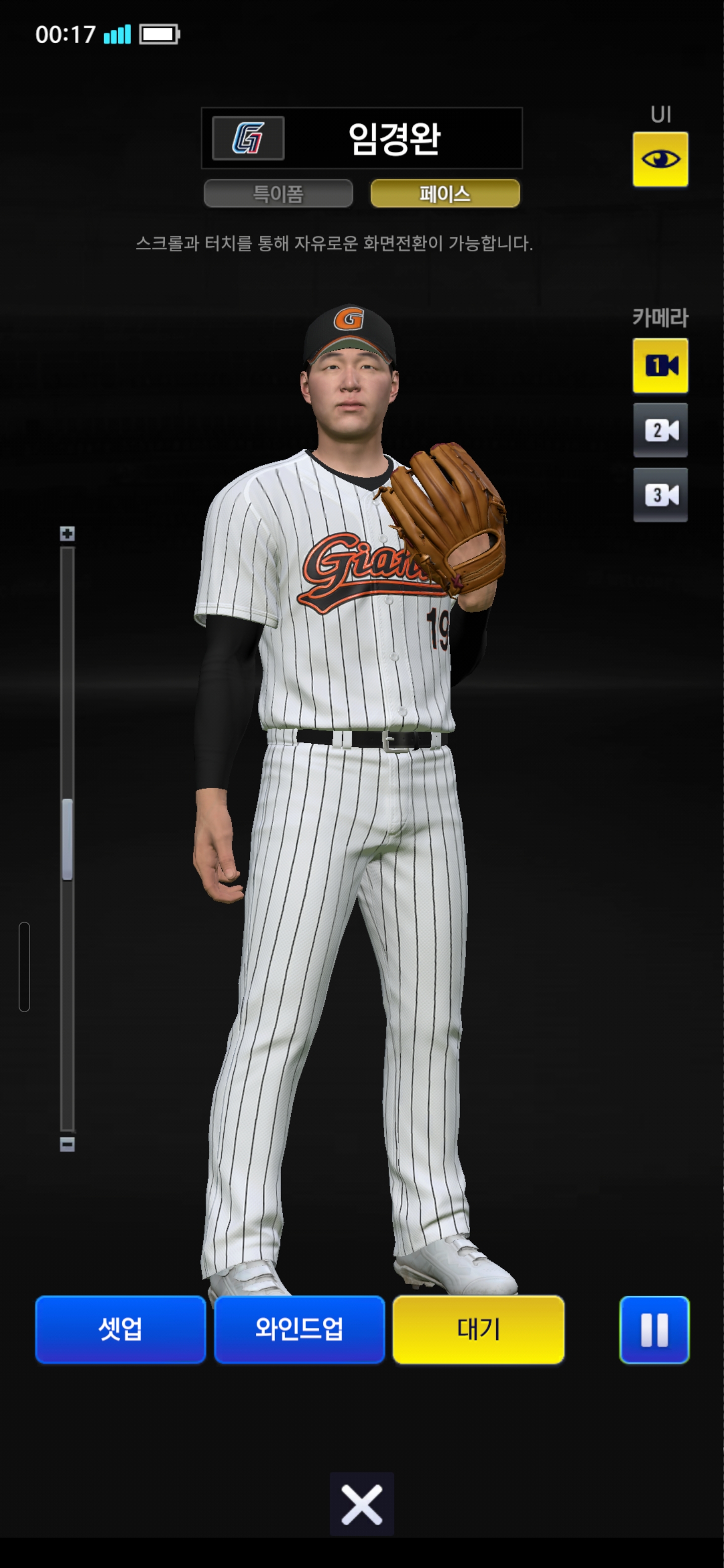Choose camera 3 view
The height and width of the screenshot is (1568, 724).
pos(660,495)
